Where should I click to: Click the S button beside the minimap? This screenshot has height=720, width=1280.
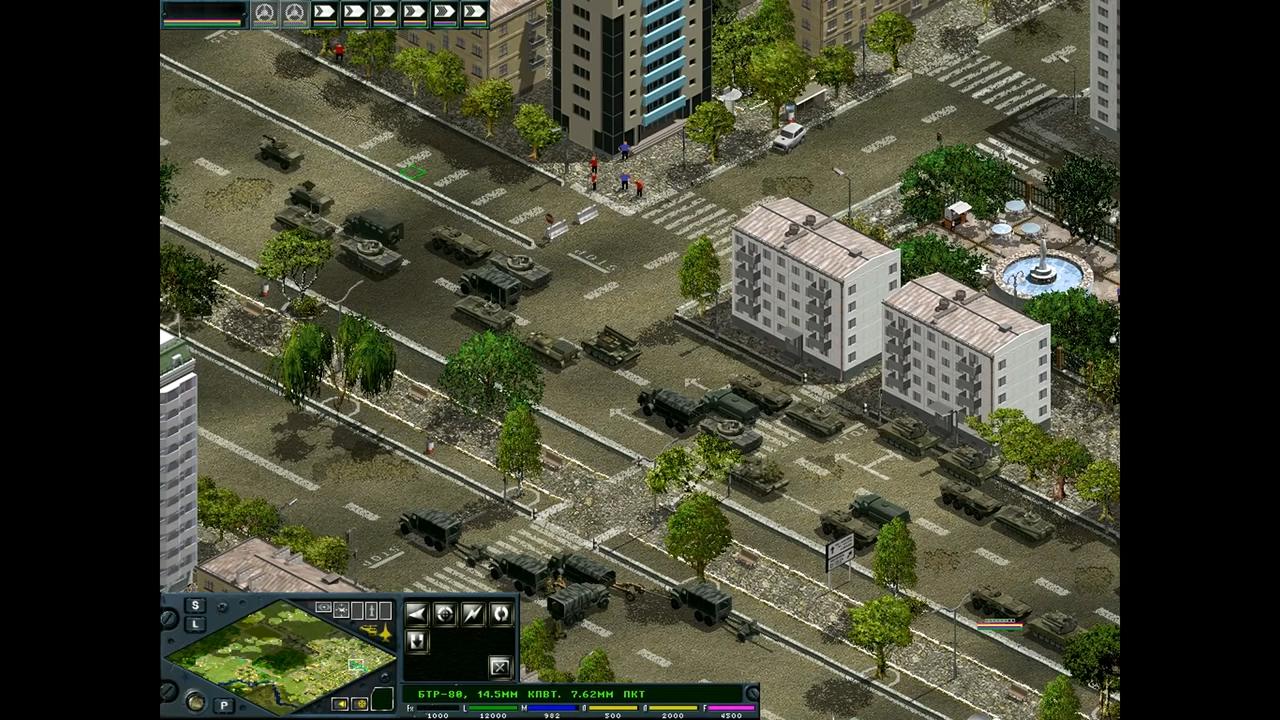(x=195, y=605)
